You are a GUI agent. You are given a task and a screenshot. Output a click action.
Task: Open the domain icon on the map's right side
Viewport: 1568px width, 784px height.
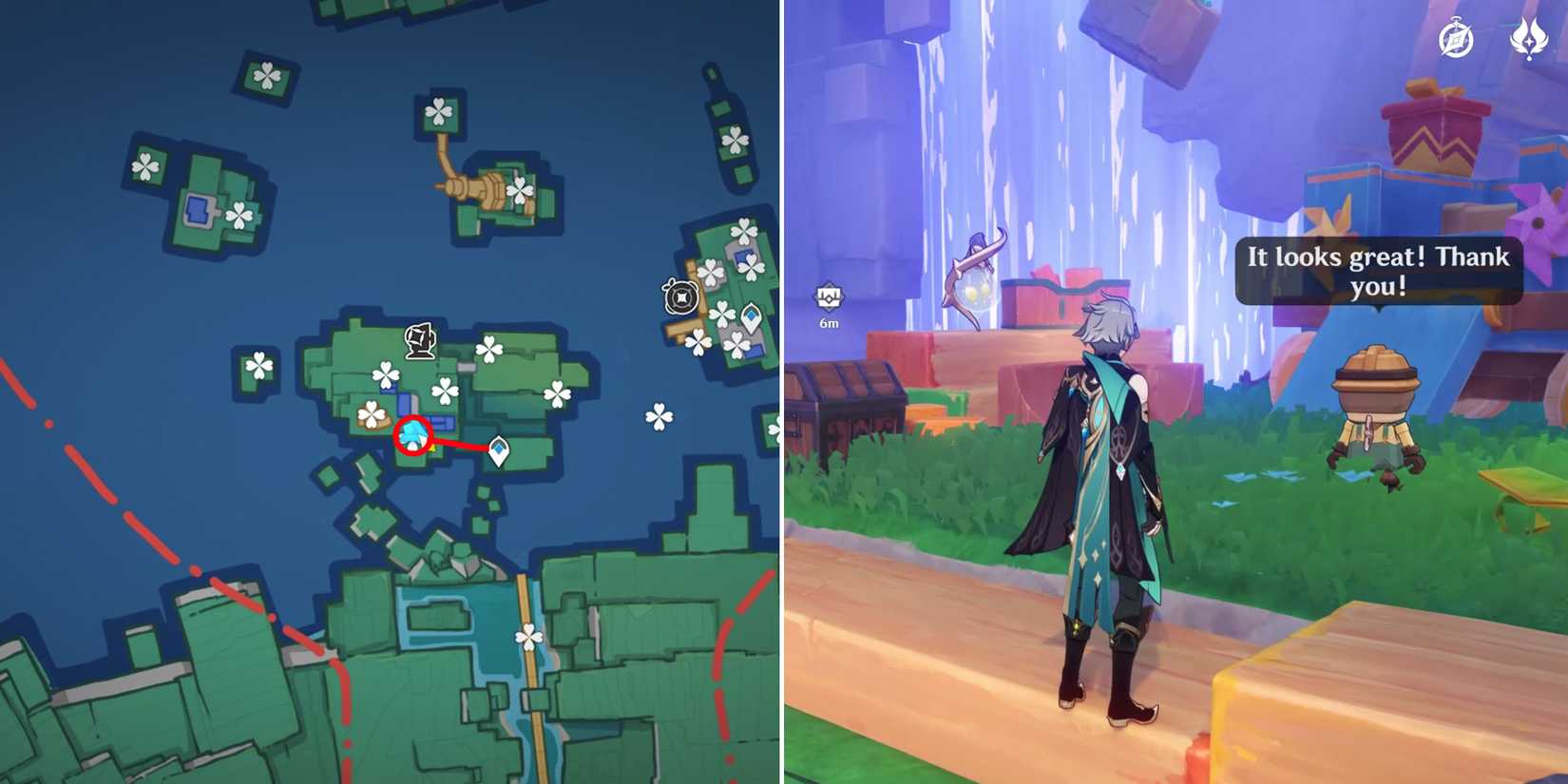[679, 296]
